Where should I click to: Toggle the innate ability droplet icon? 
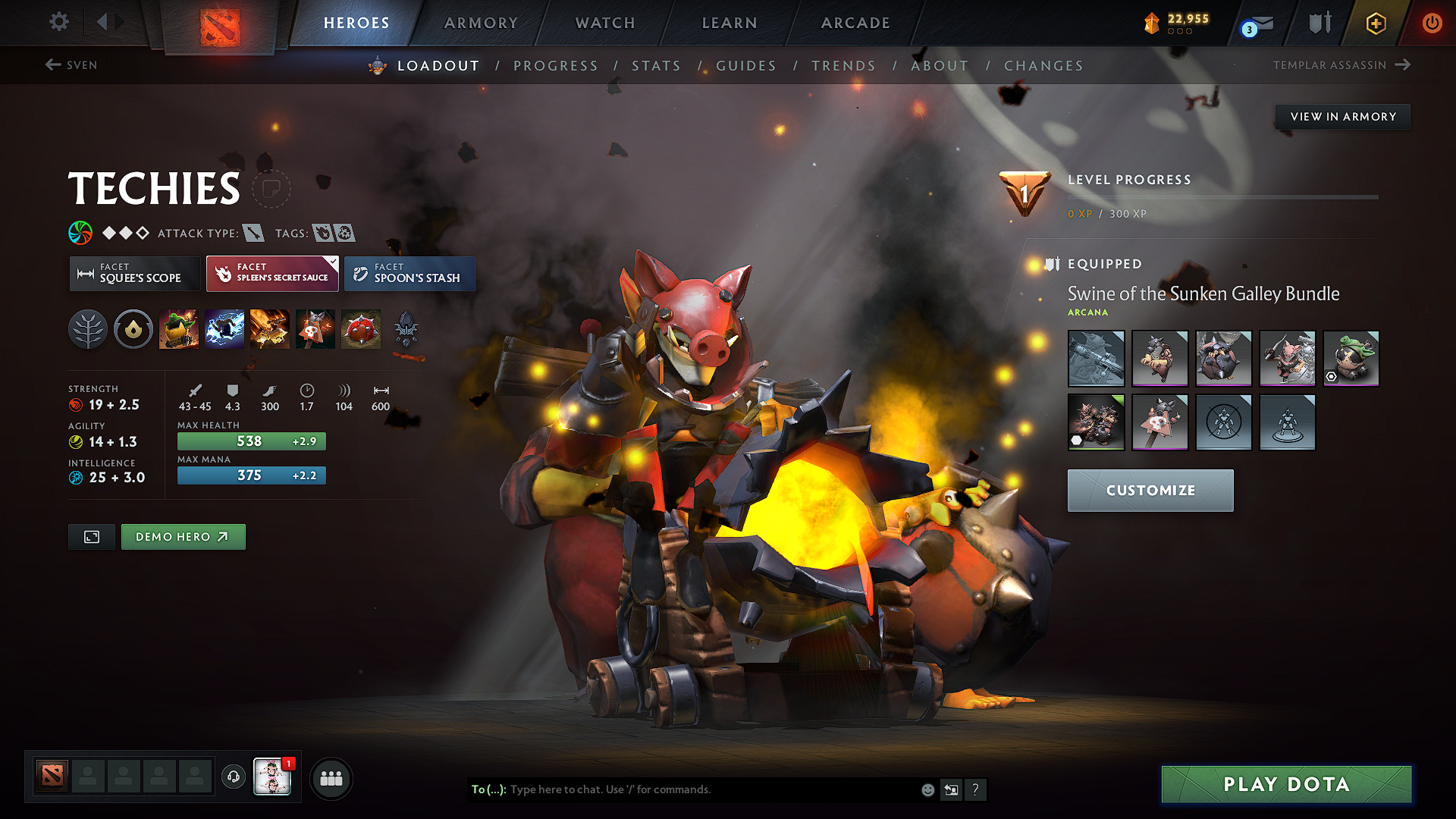[133, 328]
